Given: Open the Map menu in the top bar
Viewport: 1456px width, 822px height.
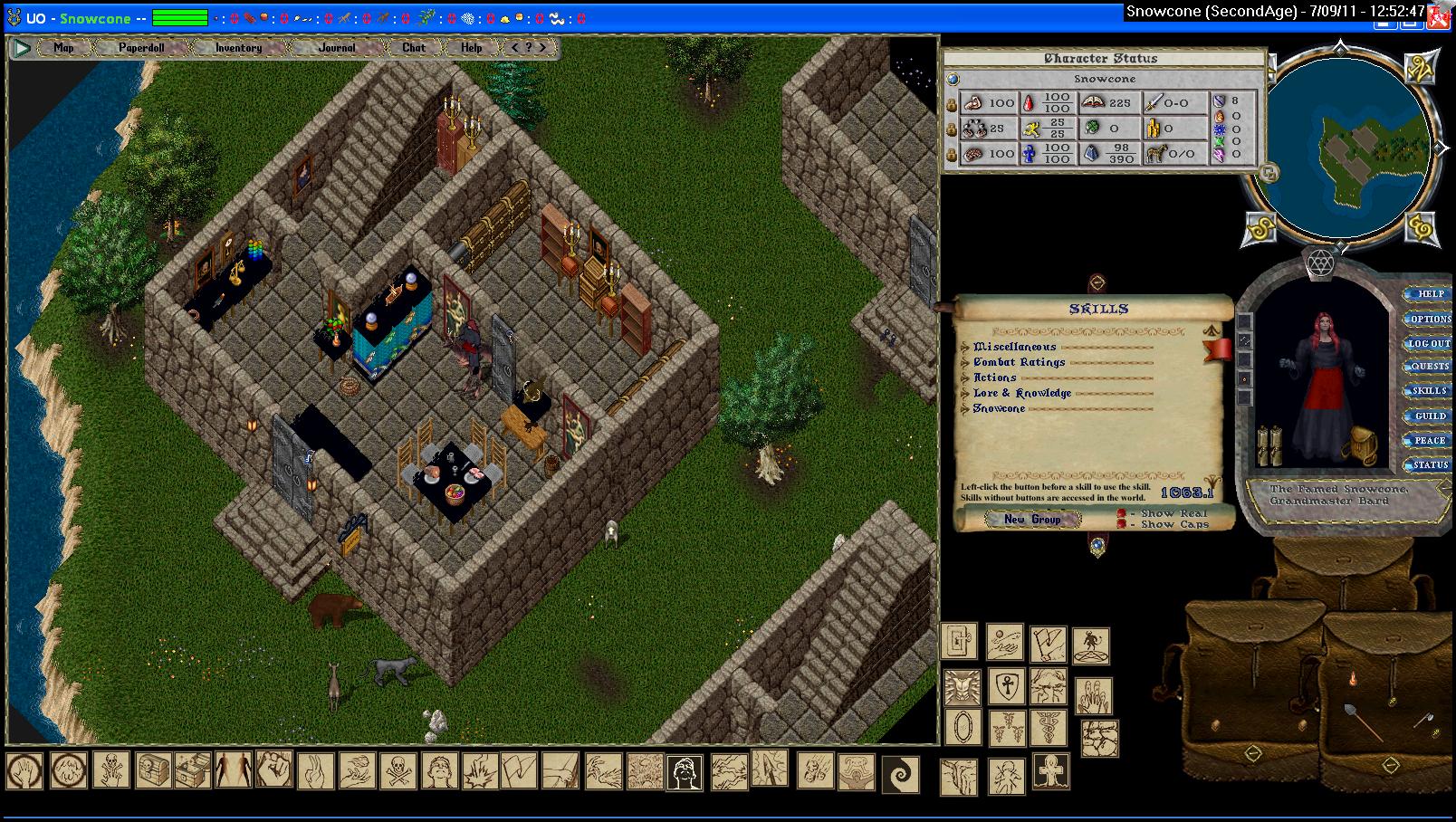Looking at the screenshot, I should tap(63, 47).
